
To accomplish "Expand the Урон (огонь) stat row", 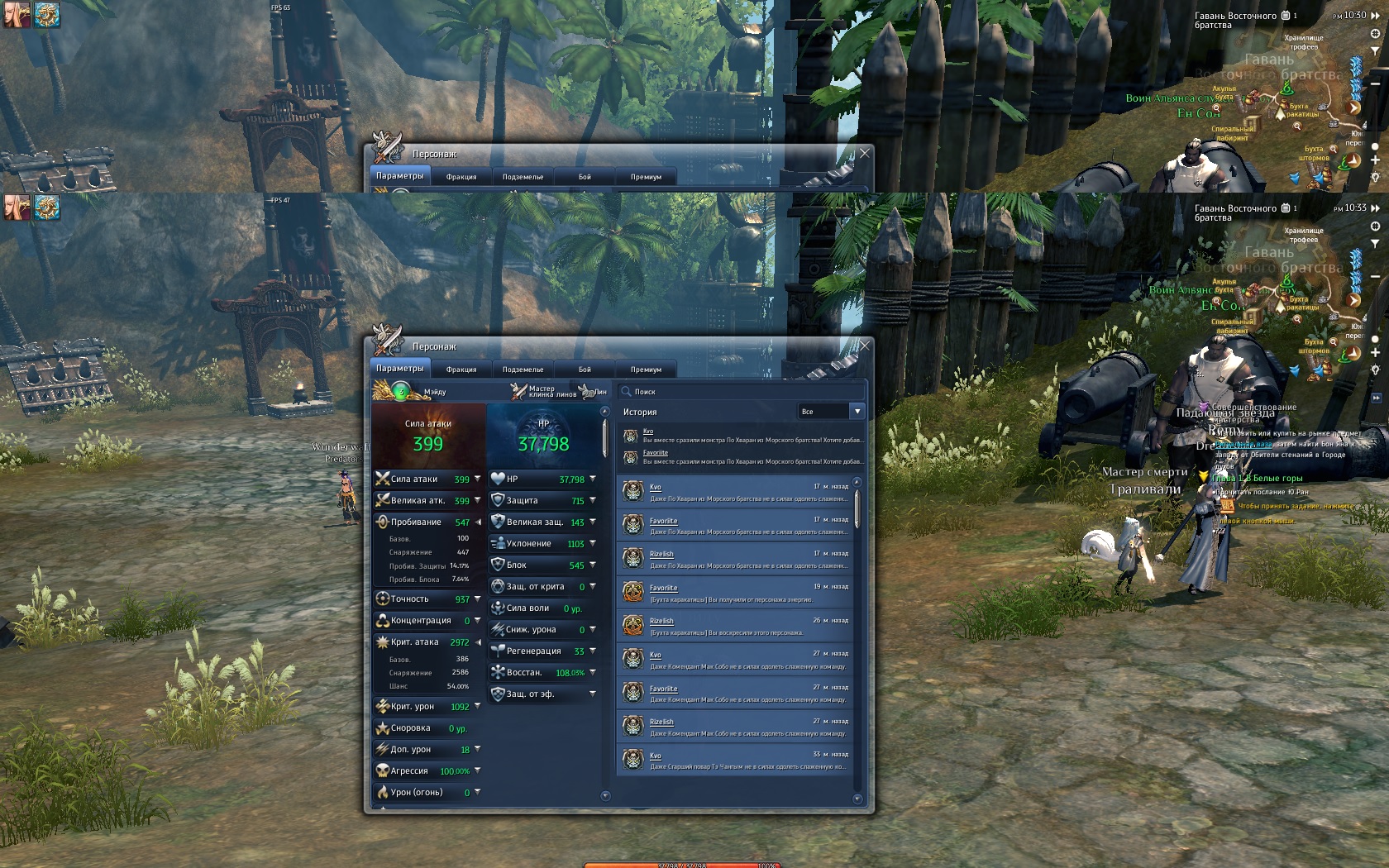I will (478, 792).
